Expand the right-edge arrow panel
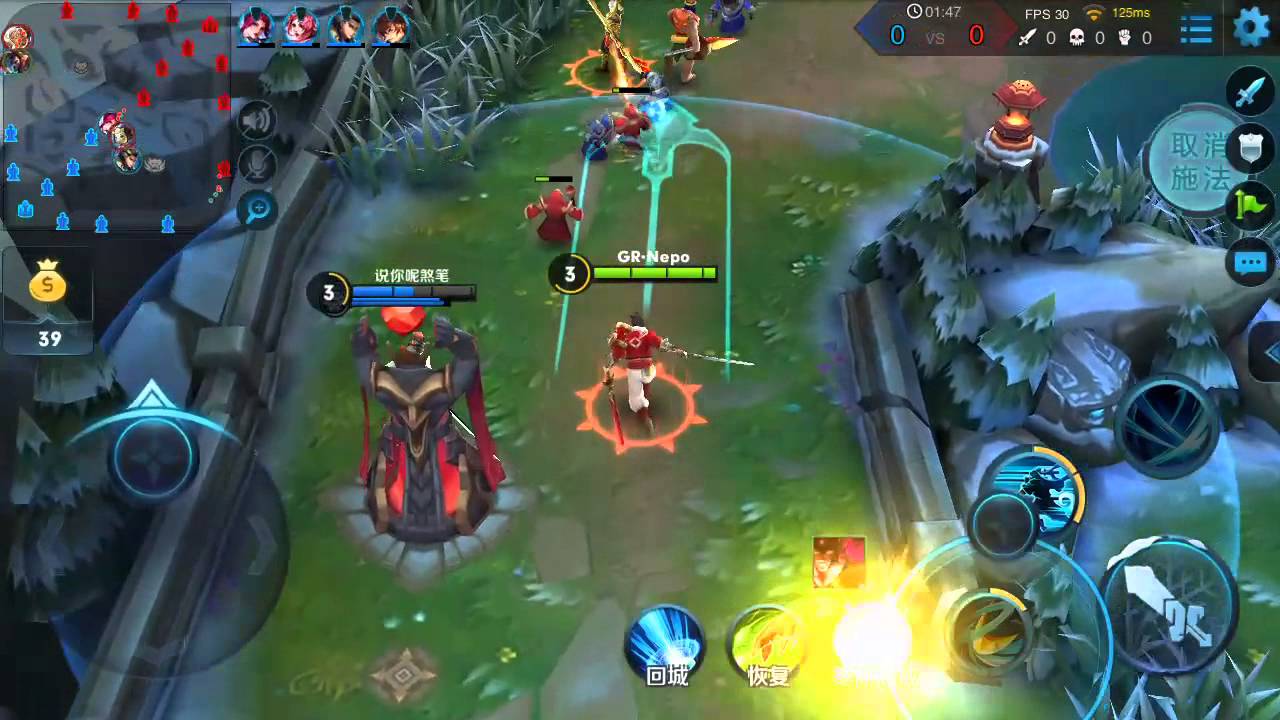 [1270, 352]
